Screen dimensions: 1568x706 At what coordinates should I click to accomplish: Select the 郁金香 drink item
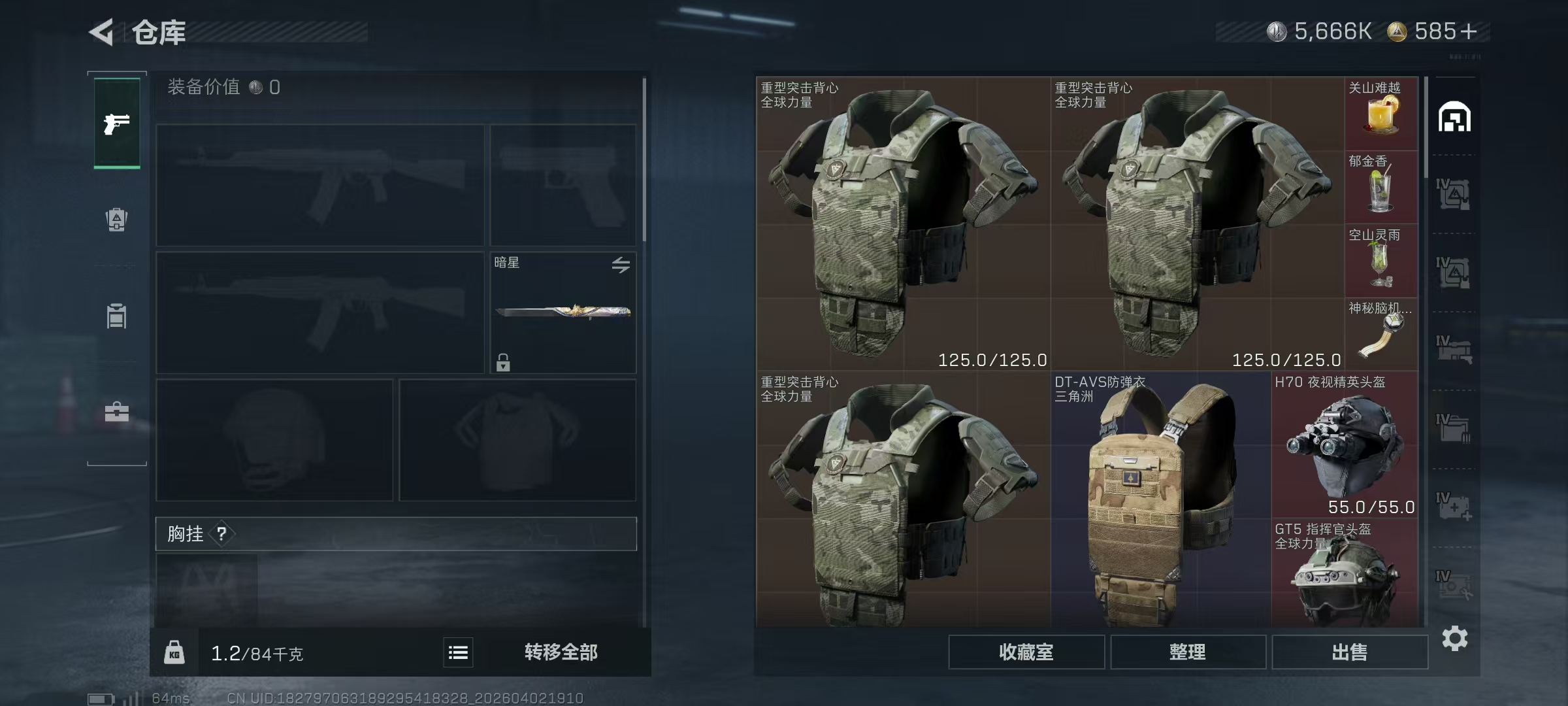point(1380,188)
